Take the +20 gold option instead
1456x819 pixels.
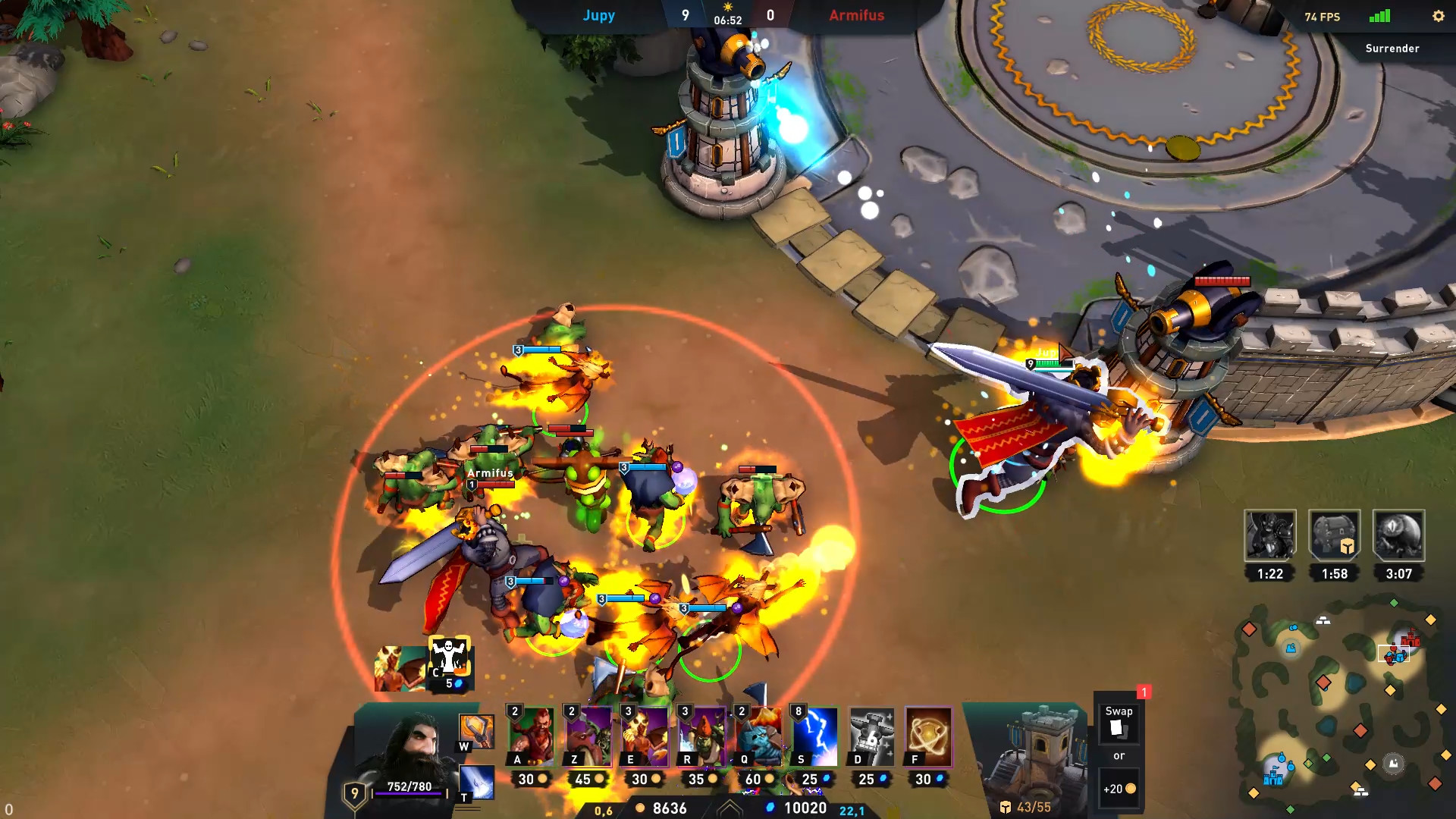pyautogui.click(x=1119, y=788)
